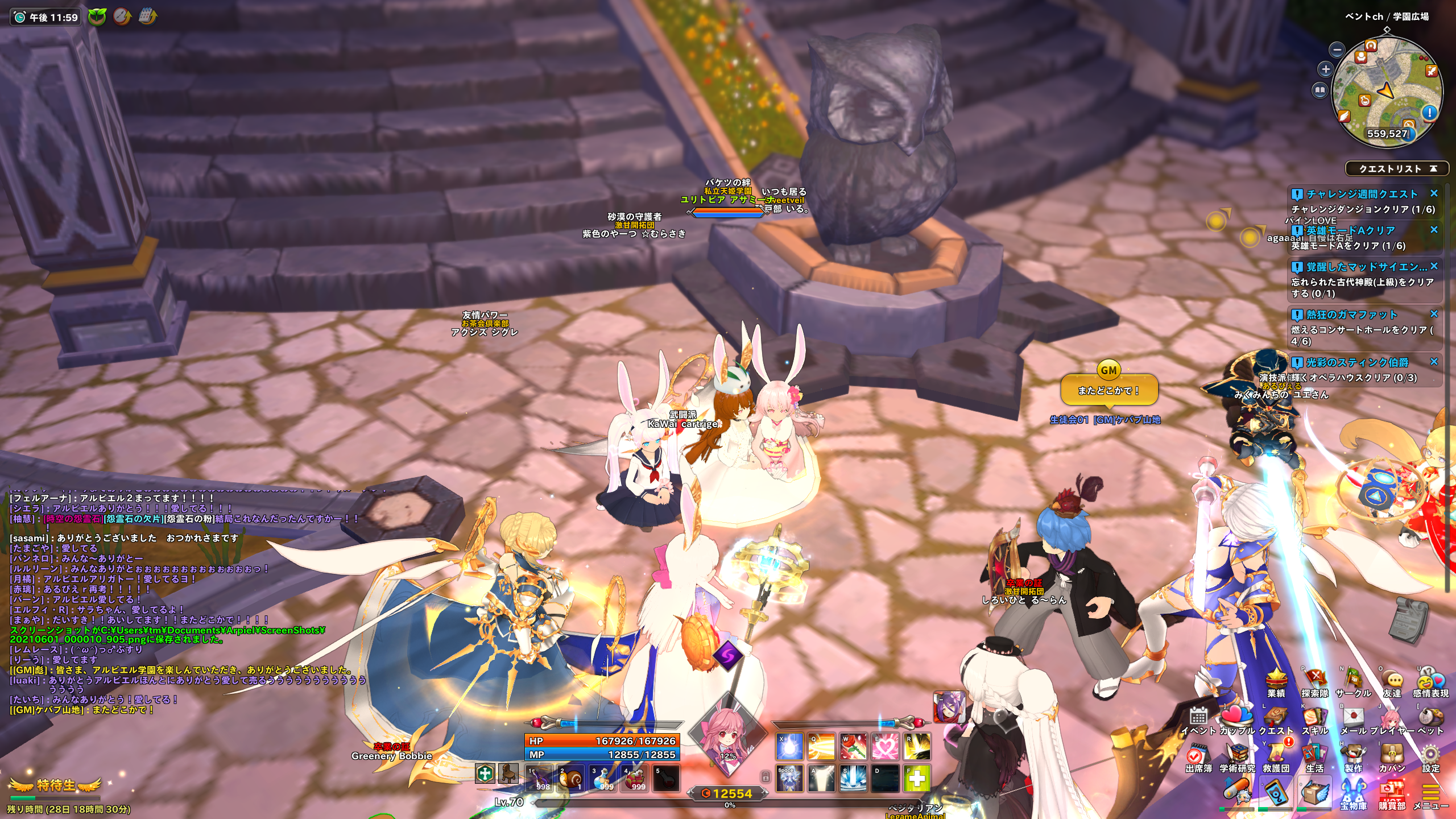The height and width of the screenshot is (819, 1456).
Task: Zoom in the minimap with plus button
Action: click(1326, 69)
